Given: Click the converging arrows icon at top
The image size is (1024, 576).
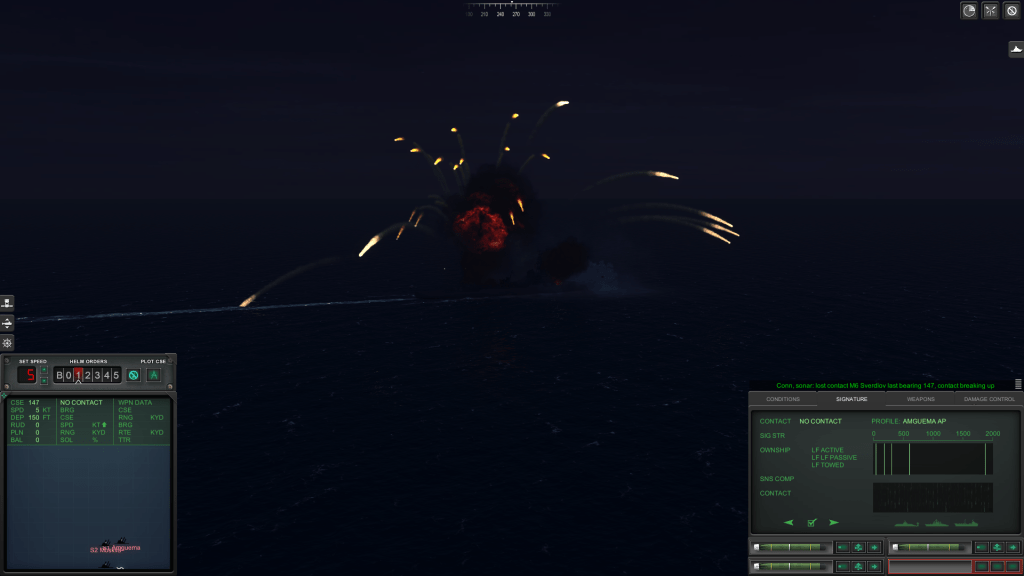Looking at the screenshot, I should pos(990,11).
